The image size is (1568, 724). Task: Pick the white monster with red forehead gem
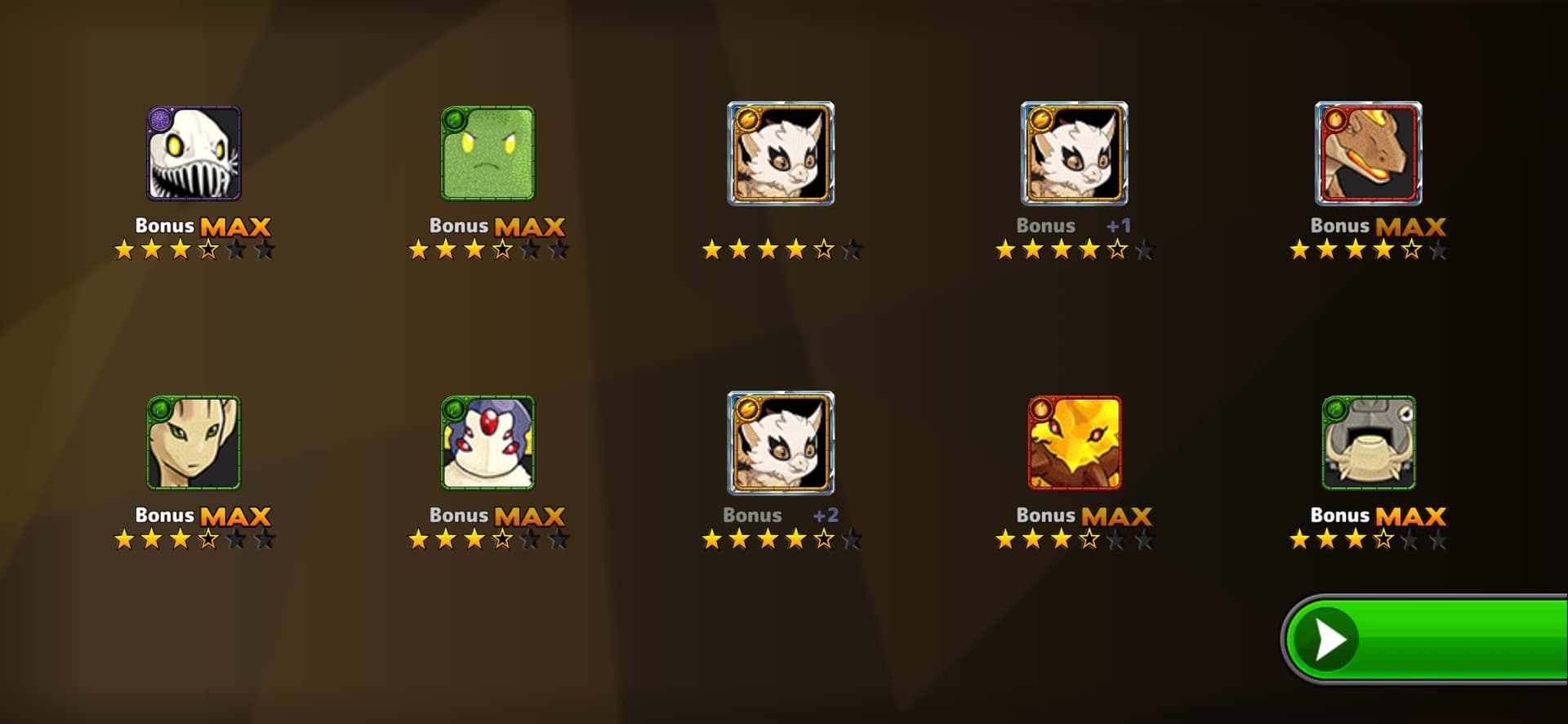pos(488,443)
